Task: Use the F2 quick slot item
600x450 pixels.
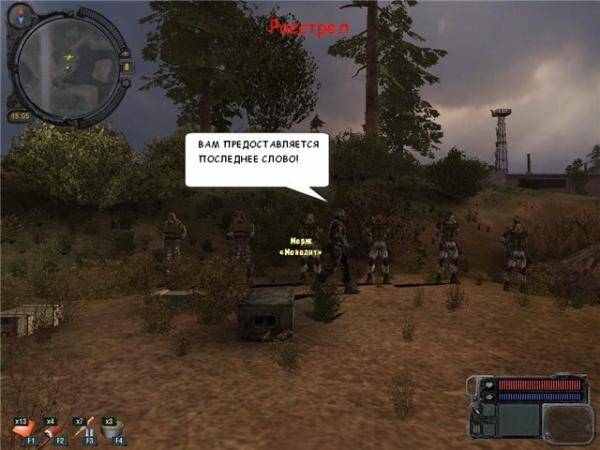Action: click(x=53, y=431)
